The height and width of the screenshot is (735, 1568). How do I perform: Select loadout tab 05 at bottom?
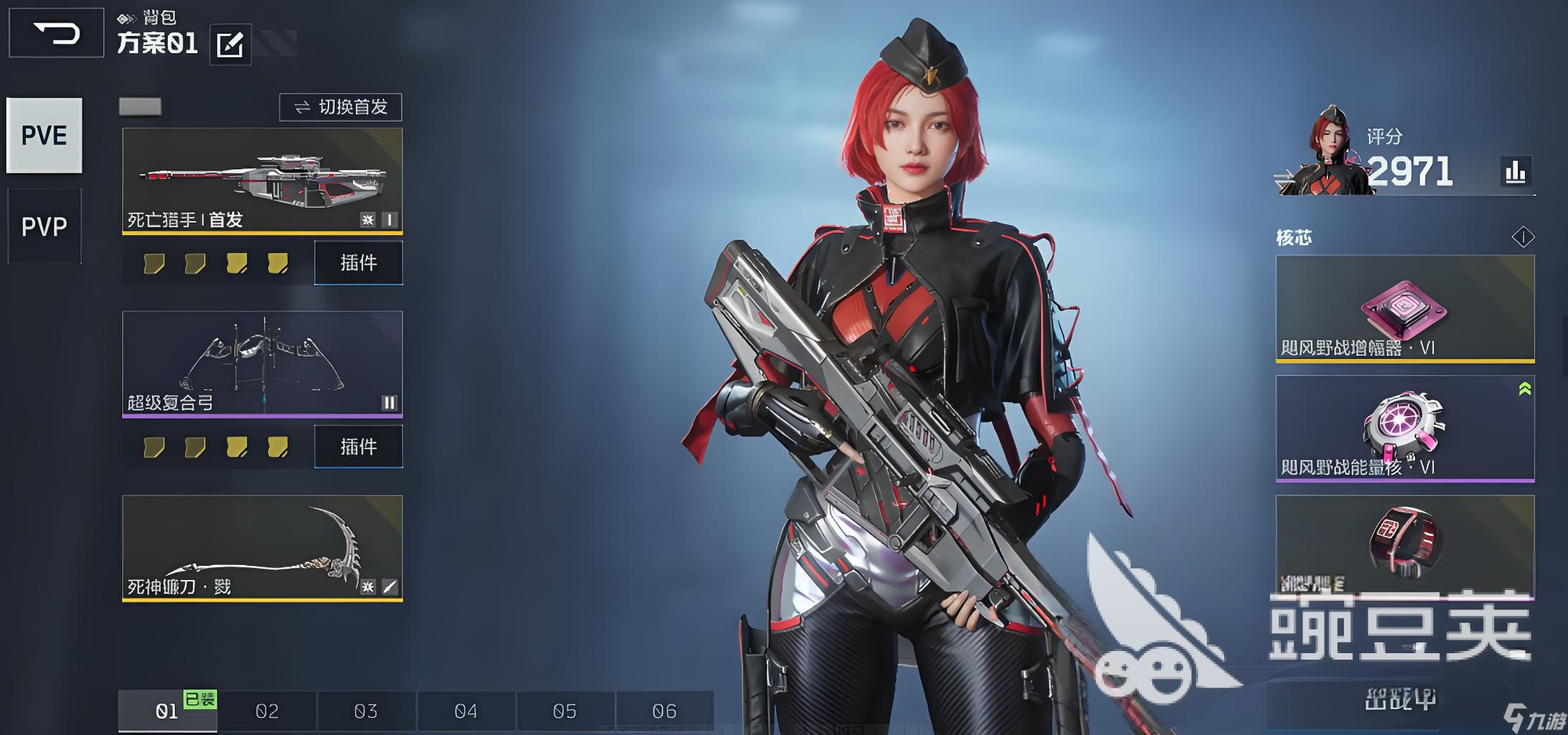click(564, 711)
